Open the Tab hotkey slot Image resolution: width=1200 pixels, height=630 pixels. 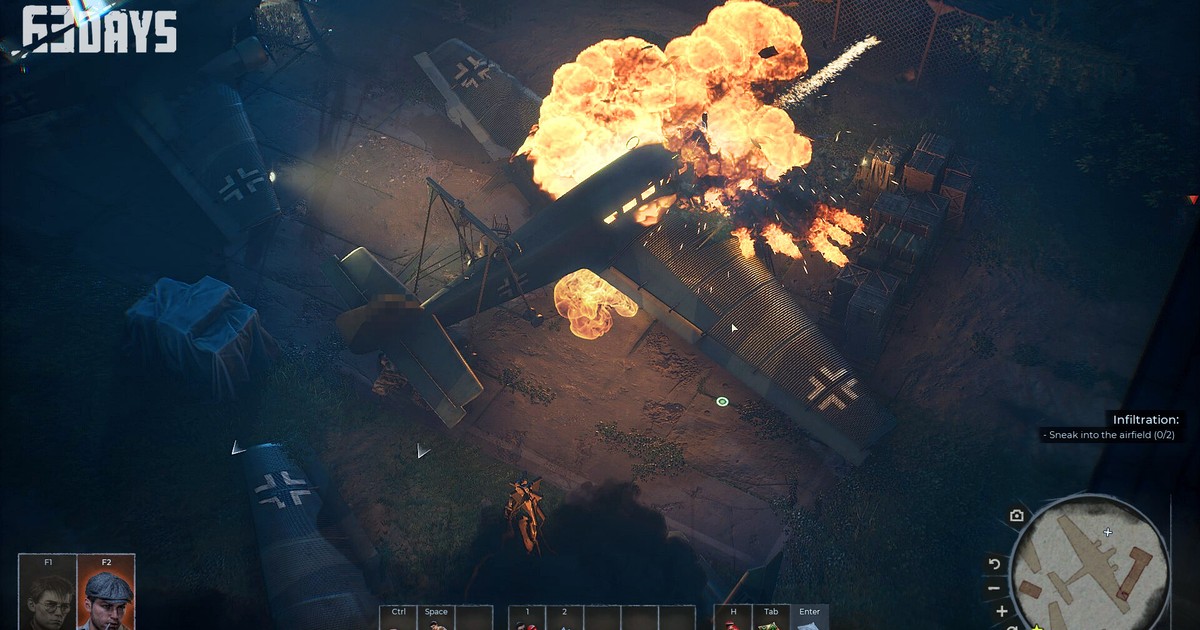[x=770, y=619]
